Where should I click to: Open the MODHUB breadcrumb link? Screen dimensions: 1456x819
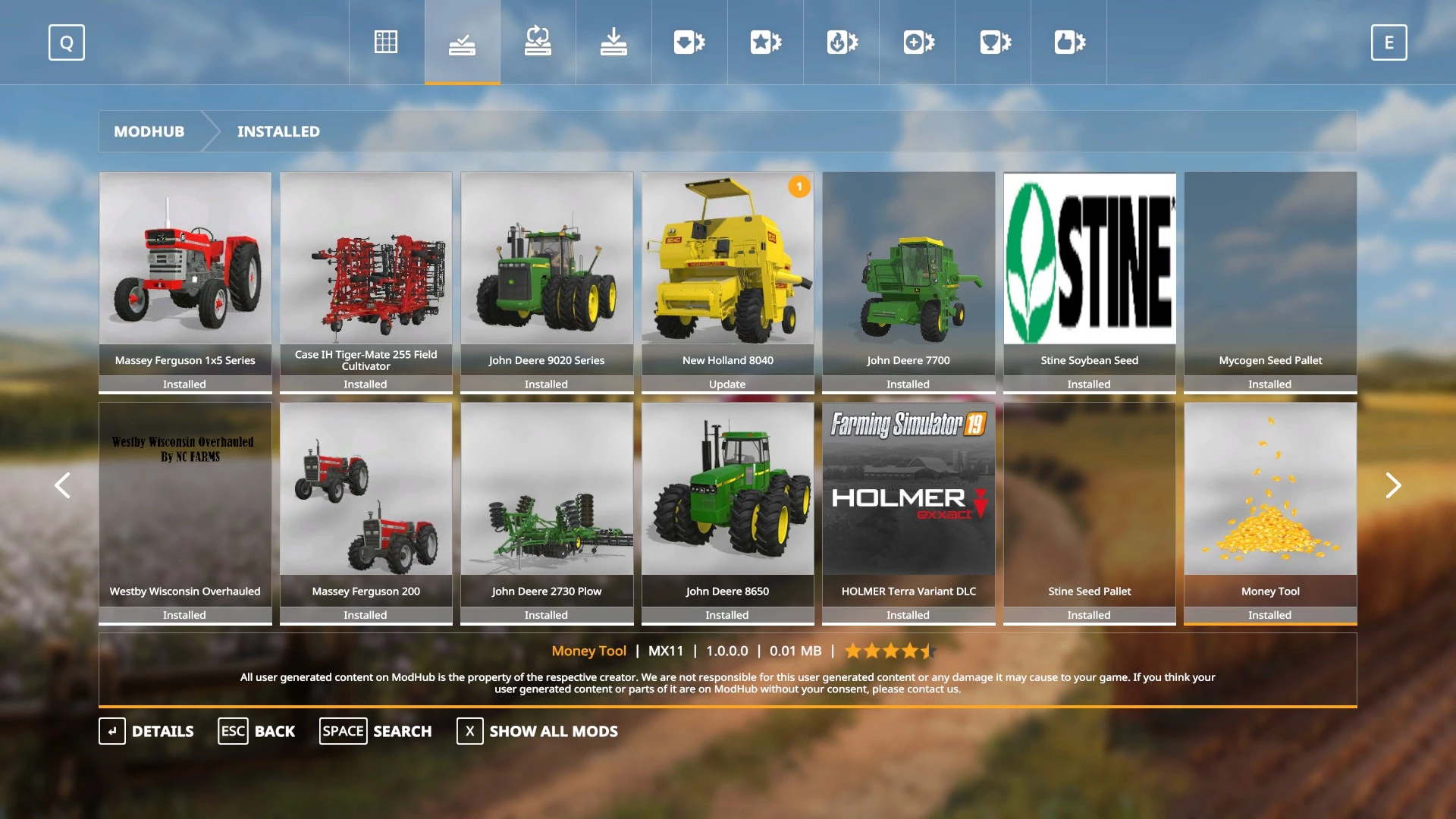[x=149, y=131]
